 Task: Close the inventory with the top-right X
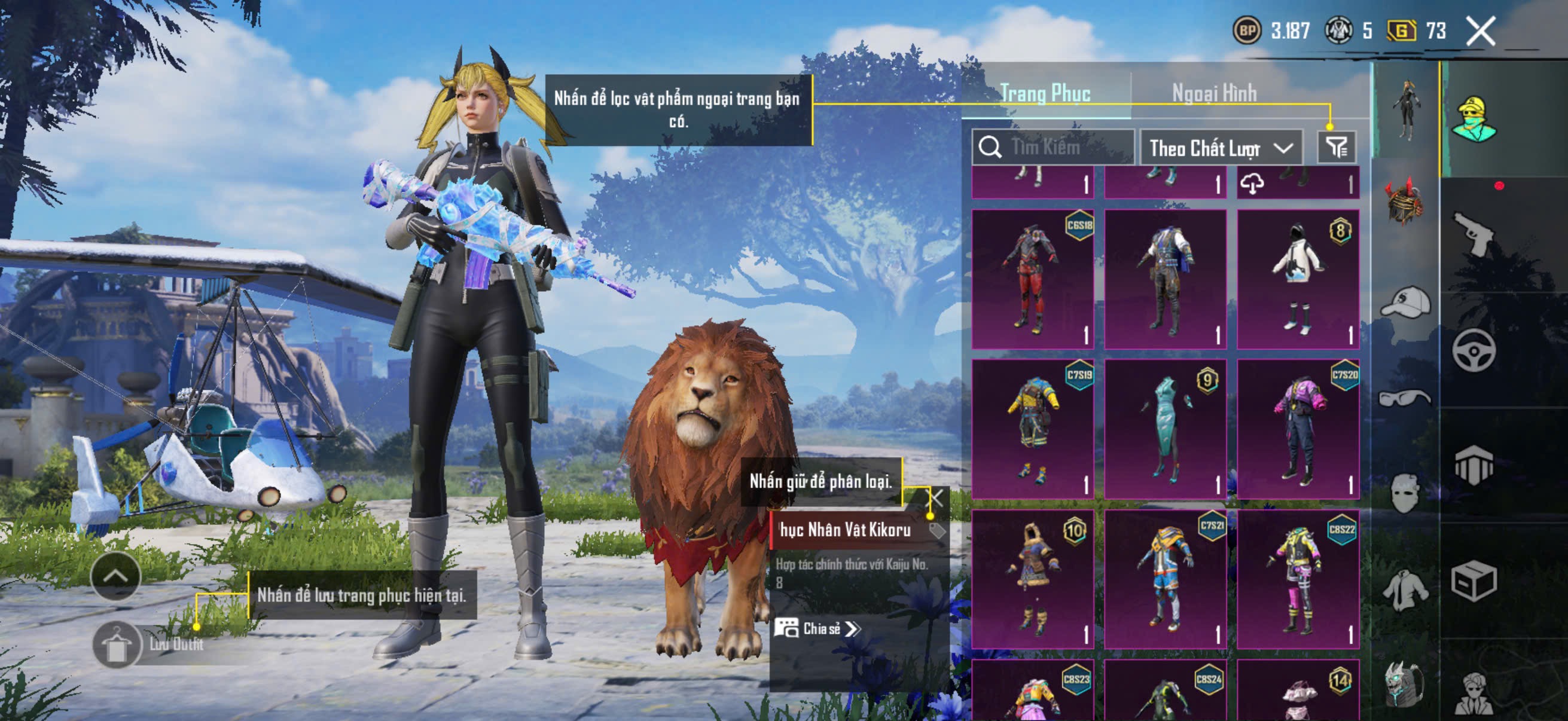(1480, 31)
